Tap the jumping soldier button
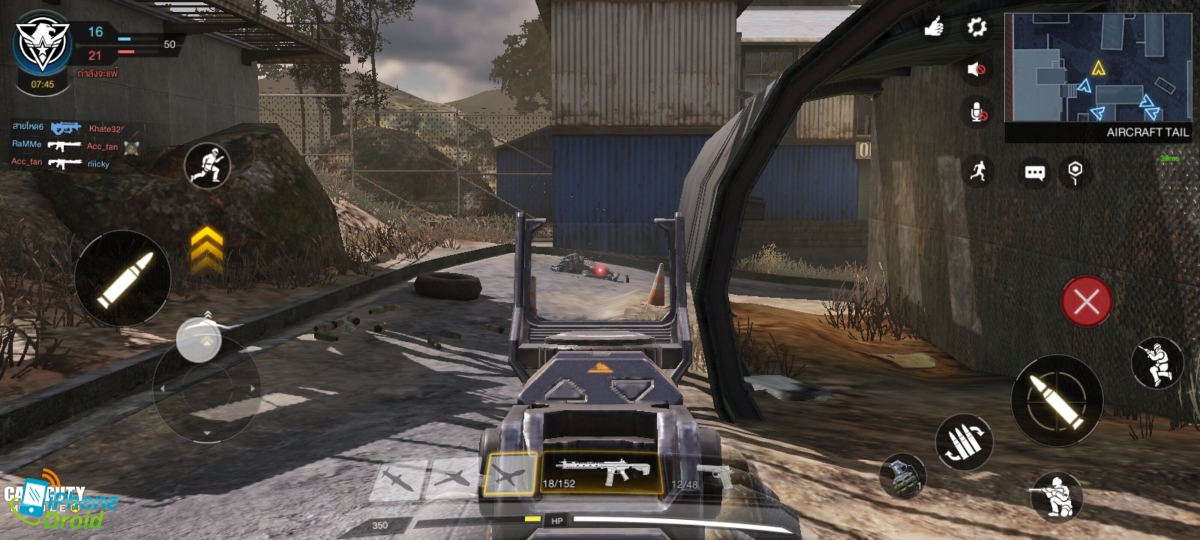The height and width of the screenshot is (540, 1200). click(x=1157, y=363)
